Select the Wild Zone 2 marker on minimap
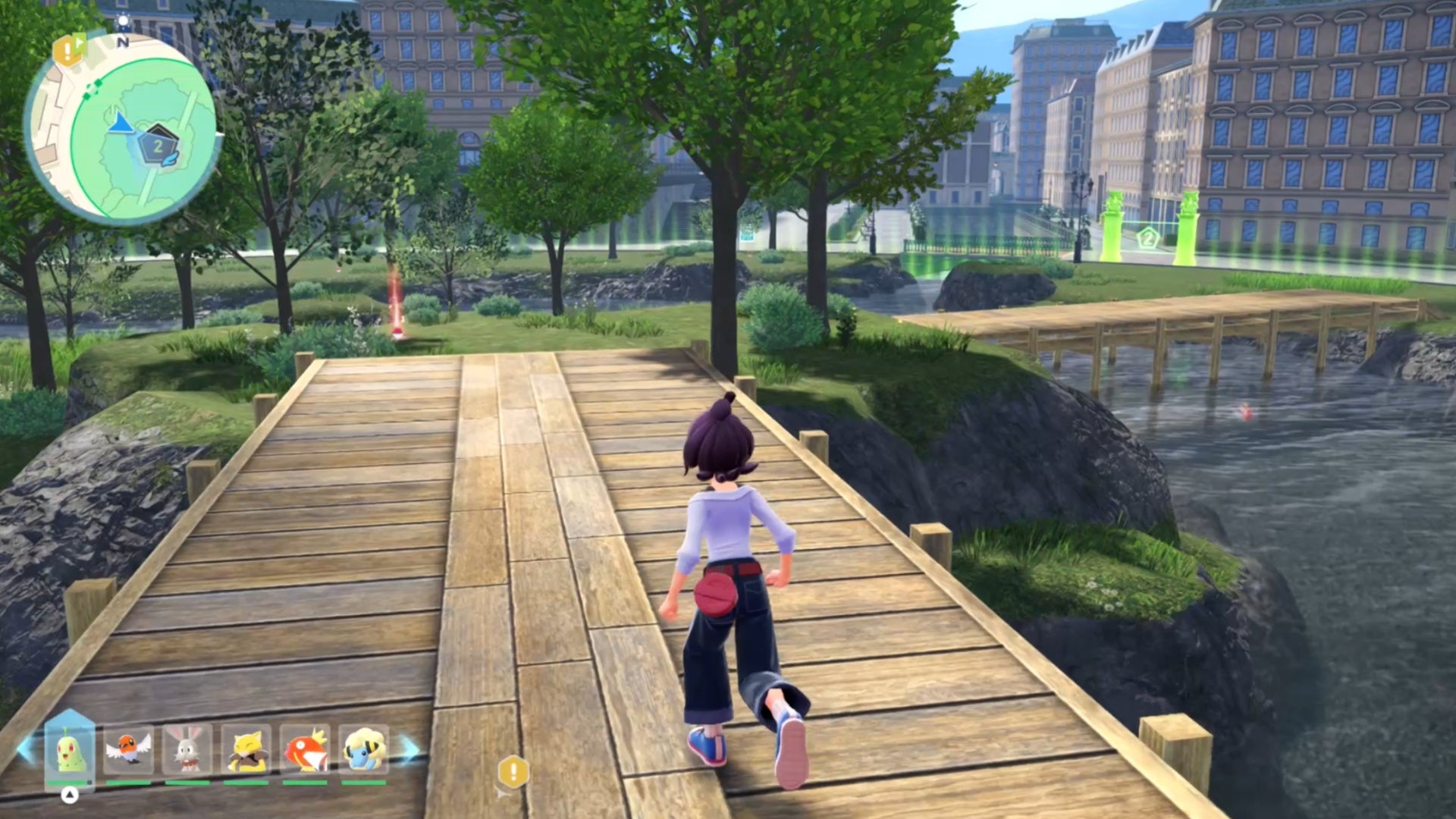 point(158,145)
